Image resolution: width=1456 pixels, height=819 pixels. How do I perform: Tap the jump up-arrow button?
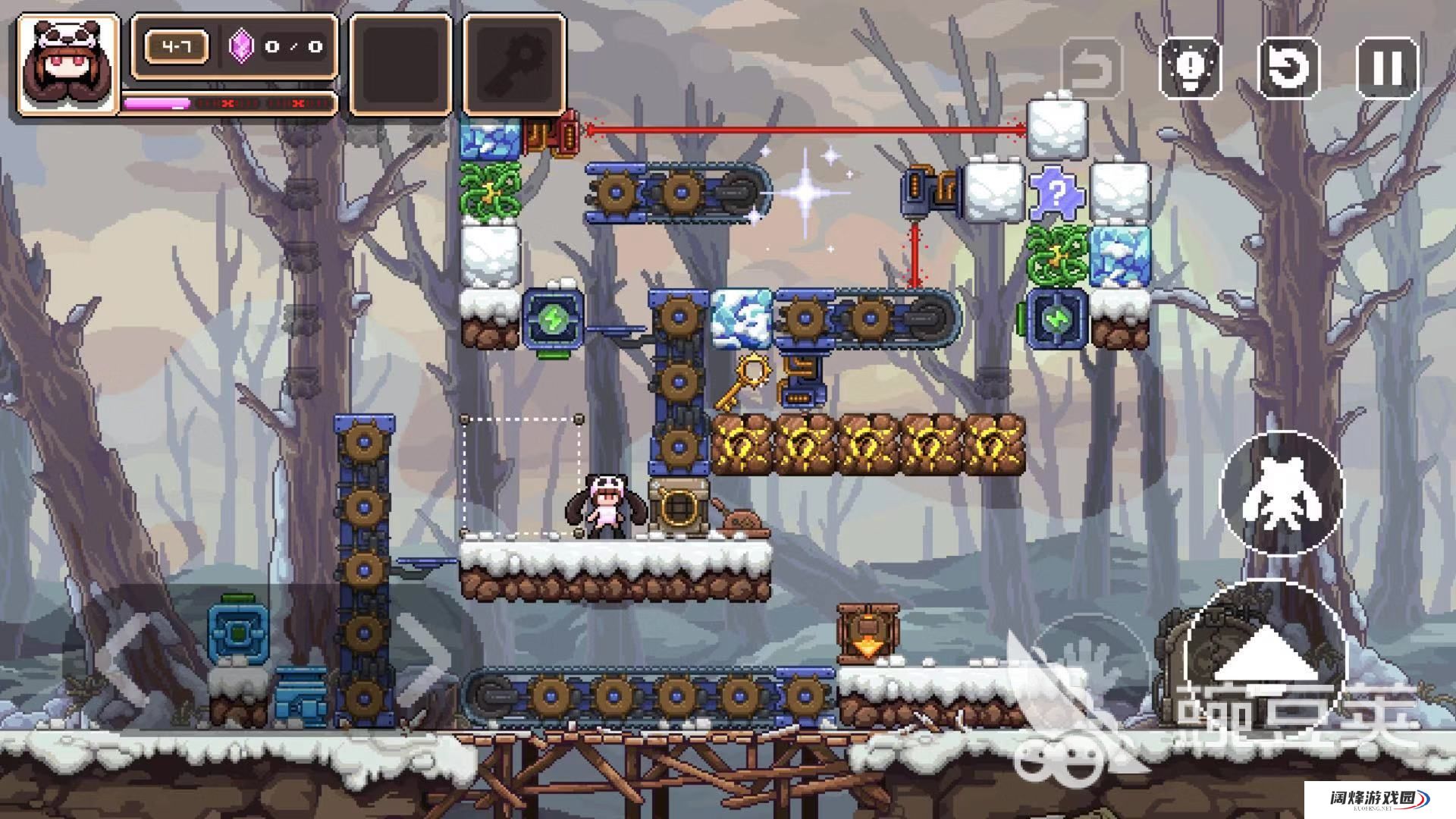click(1266, 656)
